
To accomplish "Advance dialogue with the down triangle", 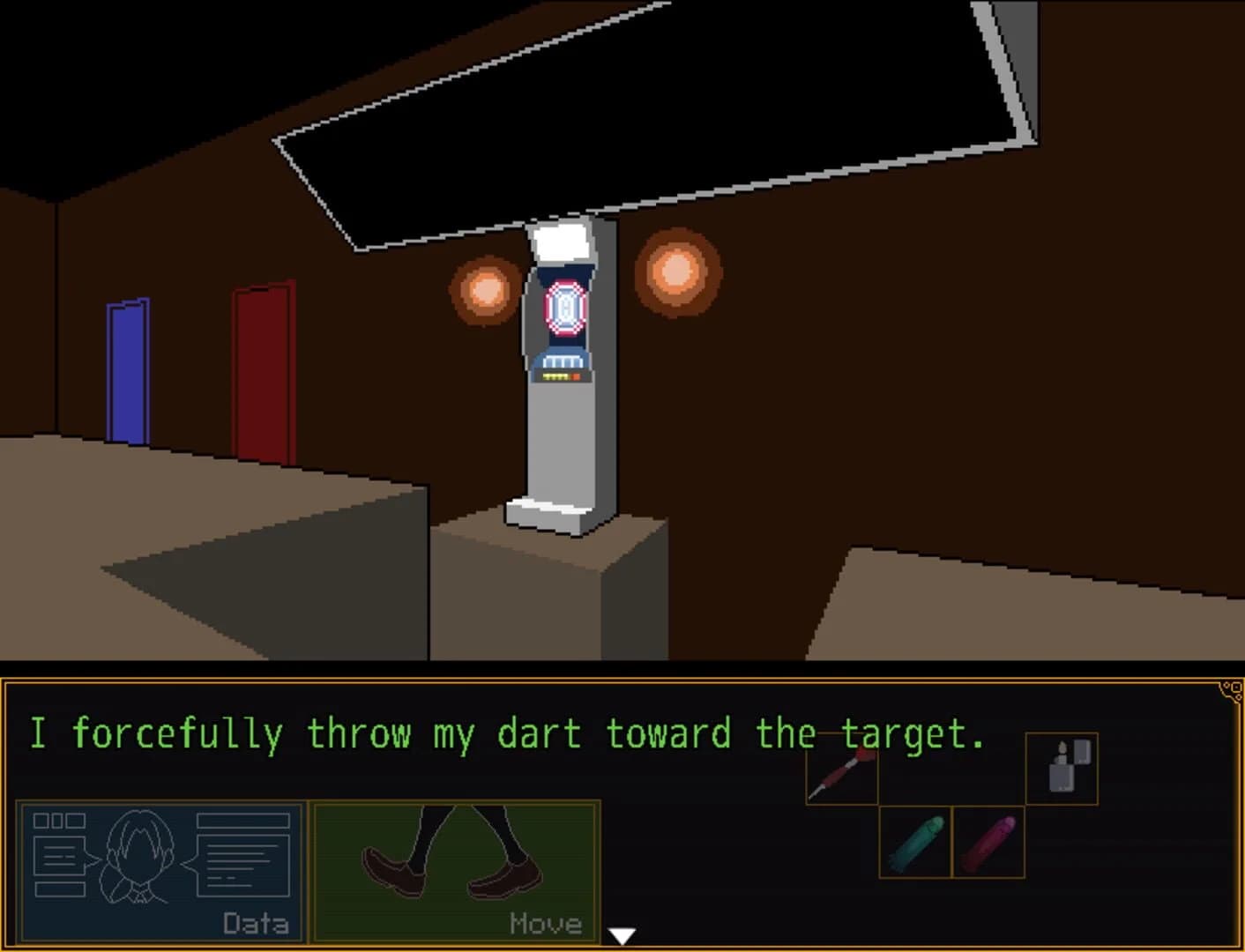I will 622,936.
